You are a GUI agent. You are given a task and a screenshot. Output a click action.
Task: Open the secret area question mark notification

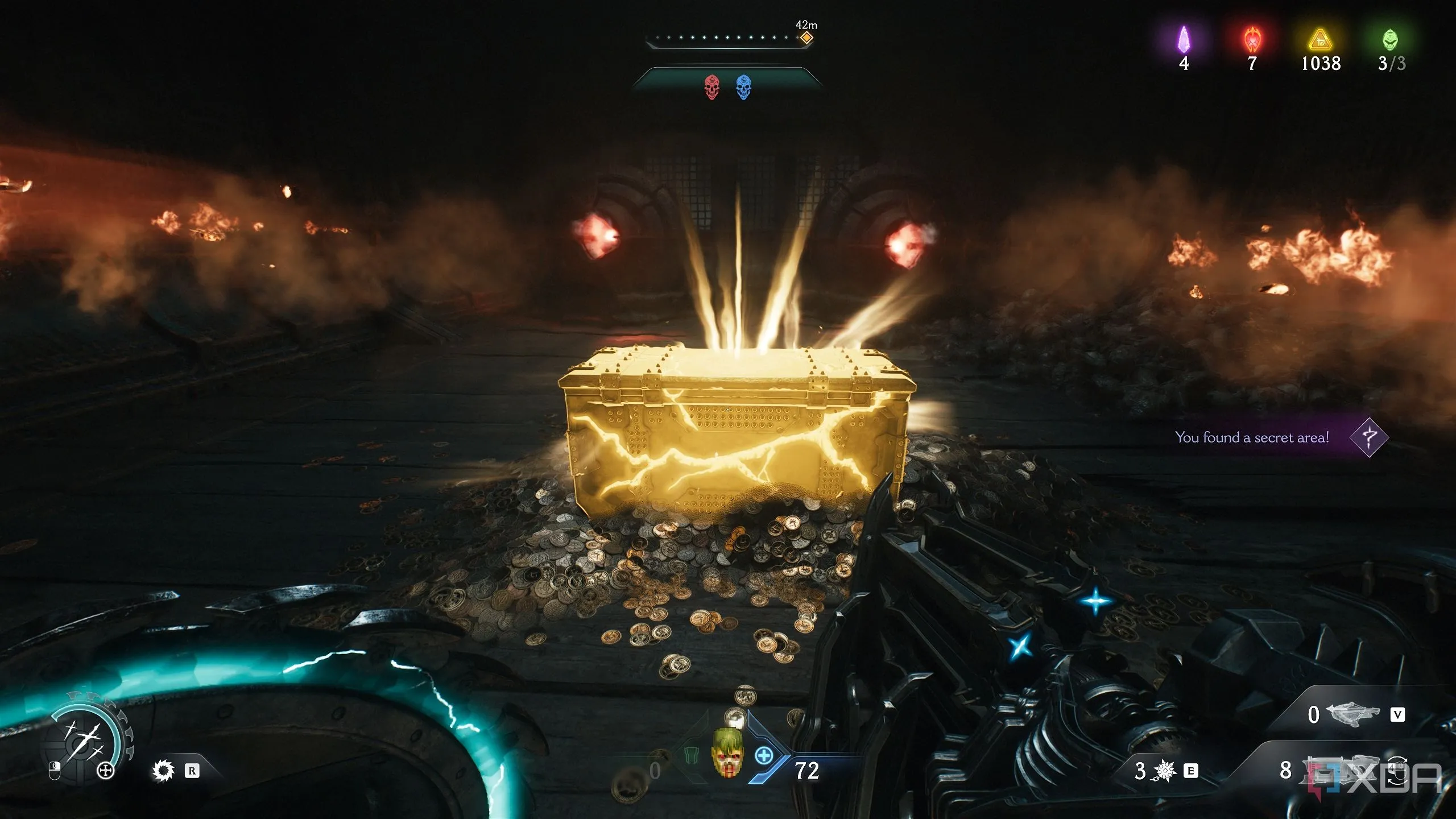1369,437
